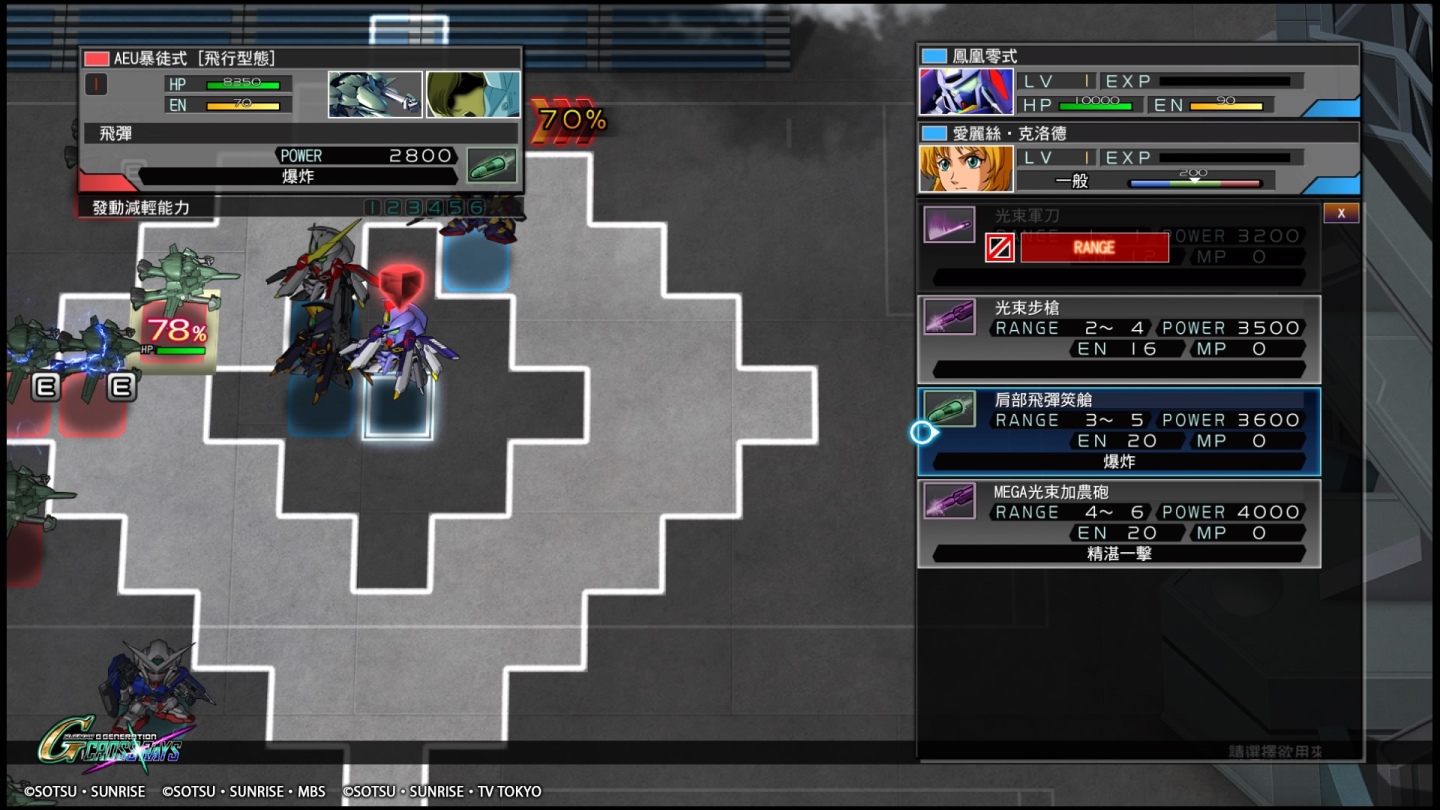
Task: Select the MEGA光束加農砲 weapon row
Action: point(1117,522)
